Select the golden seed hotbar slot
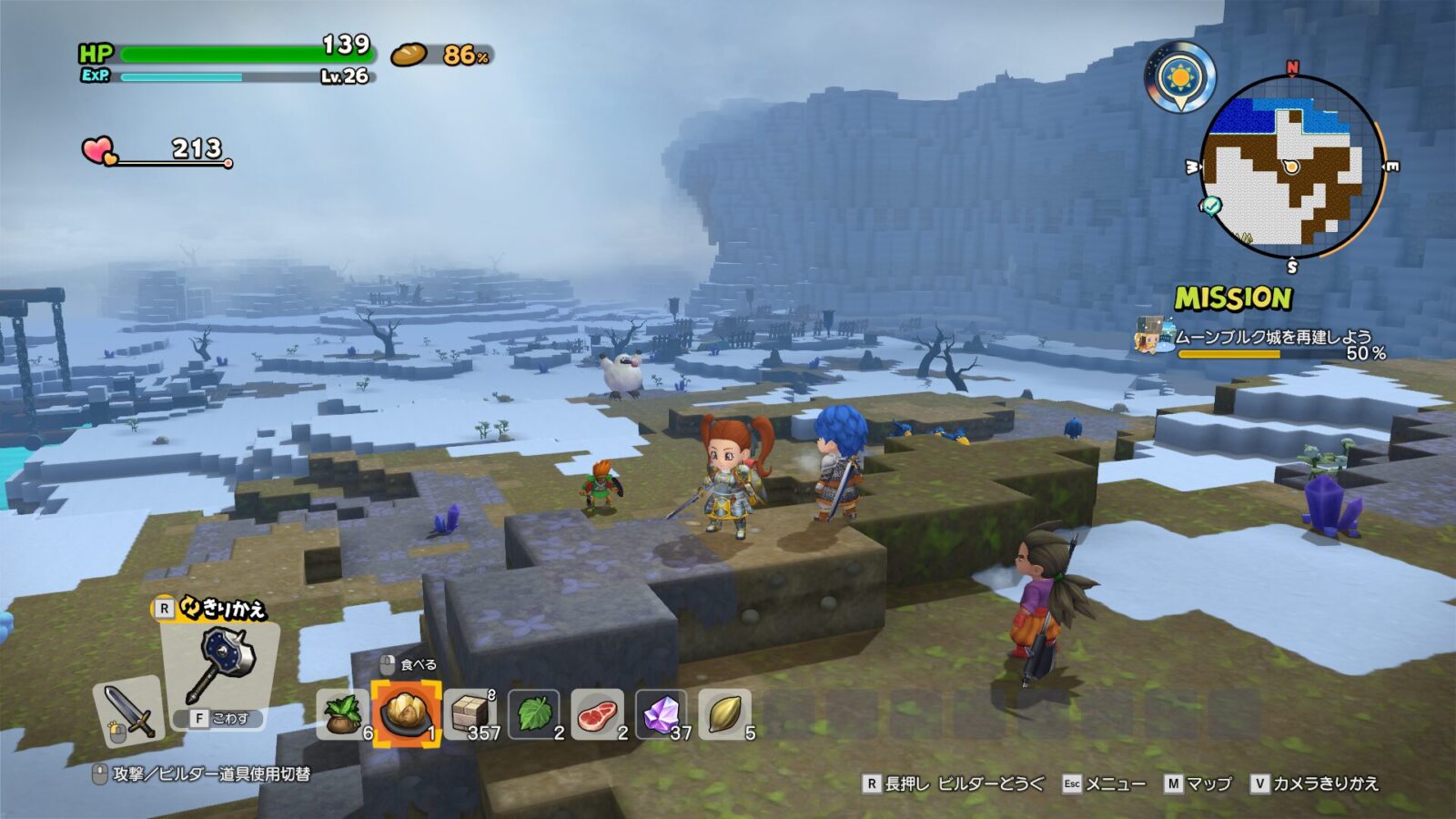The width and height of the screenshot is (1456, 819). 725,713
